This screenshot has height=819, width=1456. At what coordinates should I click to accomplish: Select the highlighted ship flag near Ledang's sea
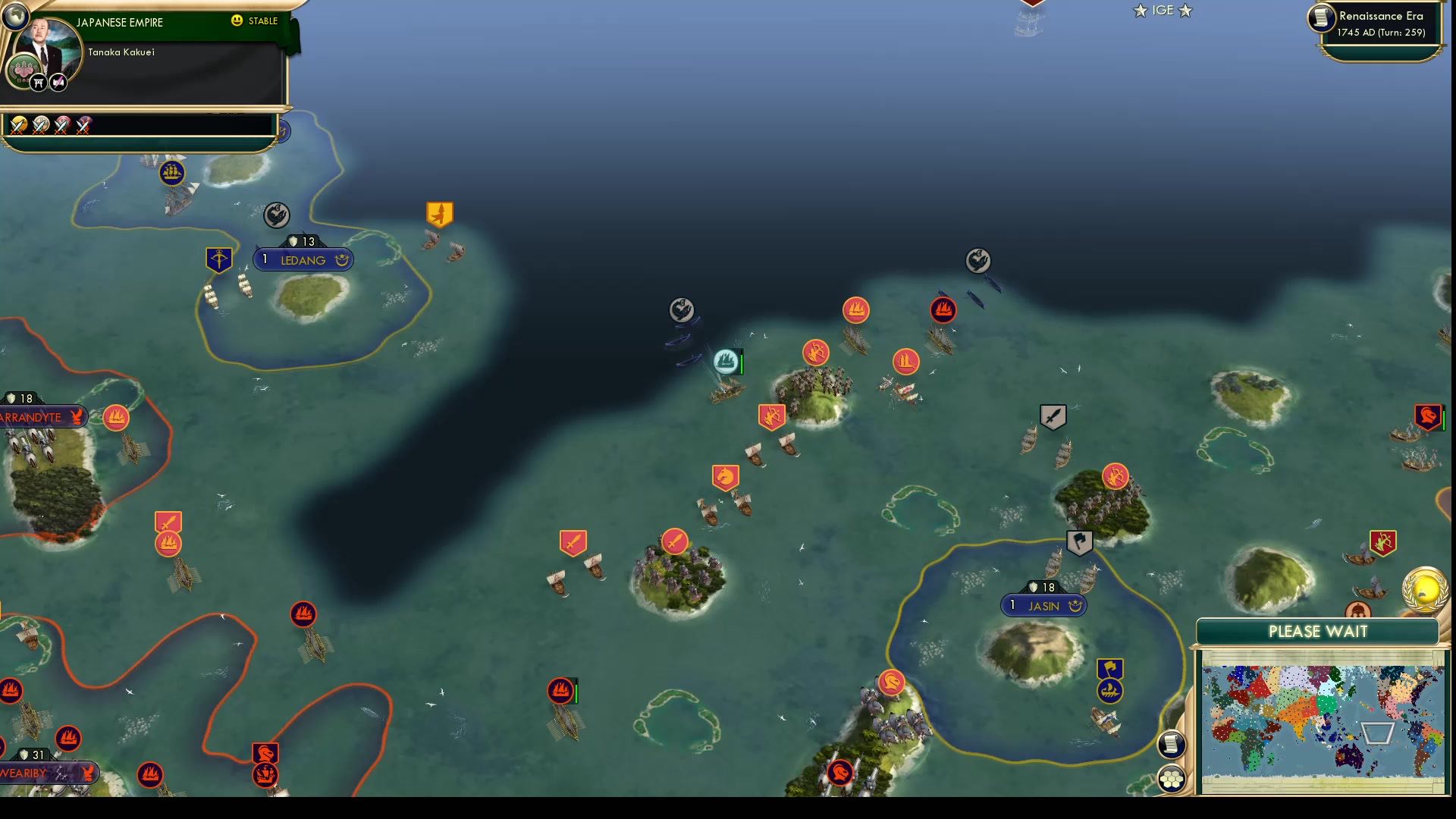[x=725, y=361]
